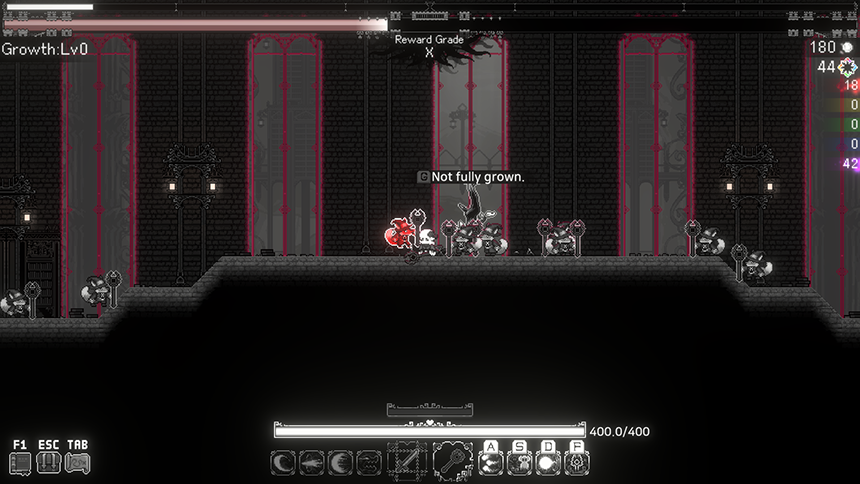Click the wave pattern passive icon
Screen dimensions: 860x484
tap(370, 463)
